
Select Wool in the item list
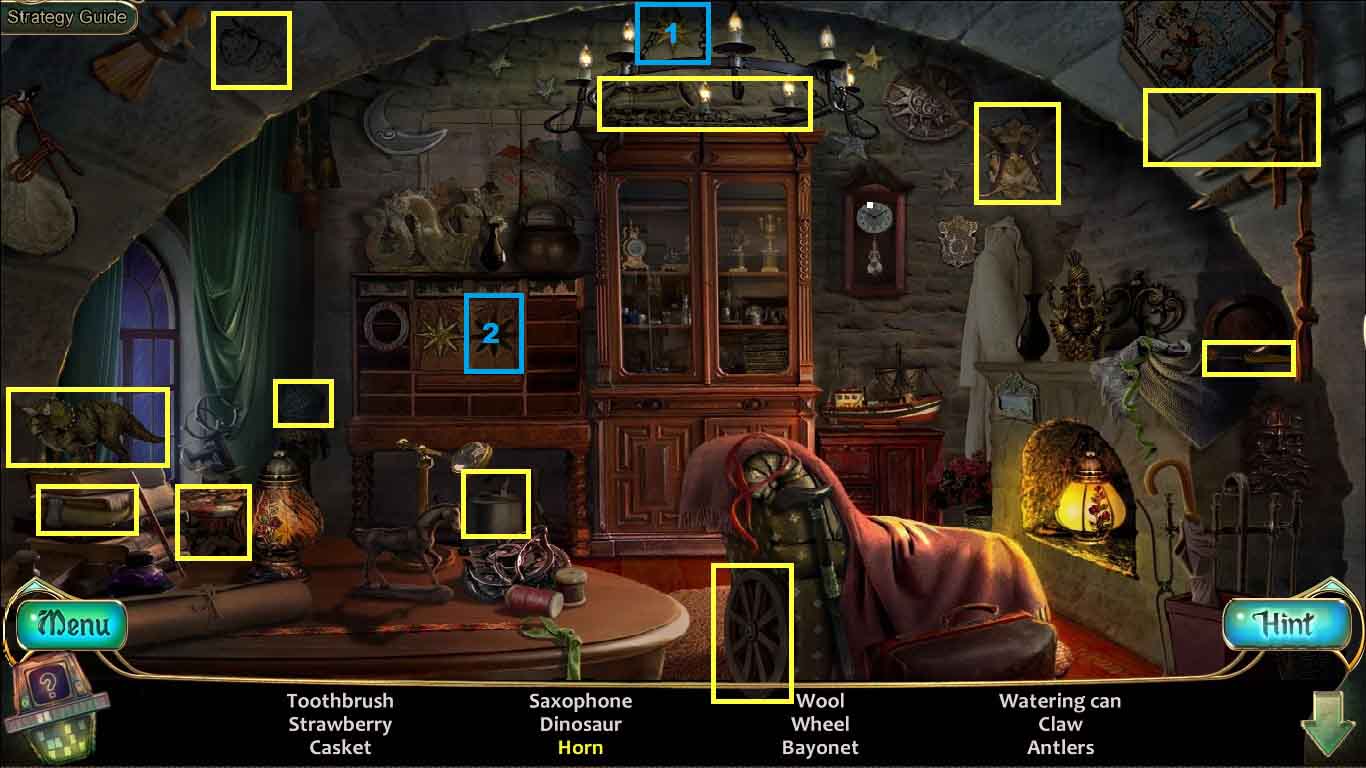(820, 701)
